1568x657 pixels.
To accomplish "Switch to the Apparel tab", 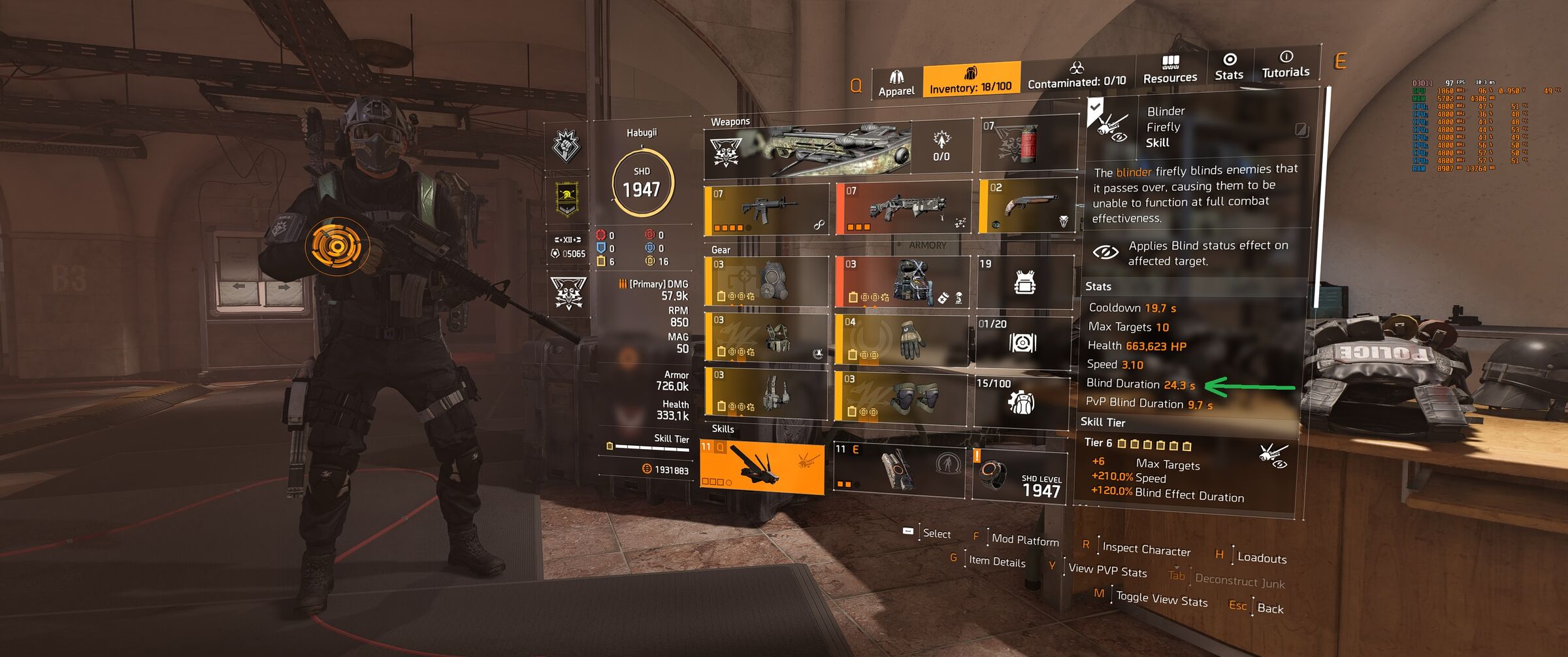I will click(x=896, y=84).
